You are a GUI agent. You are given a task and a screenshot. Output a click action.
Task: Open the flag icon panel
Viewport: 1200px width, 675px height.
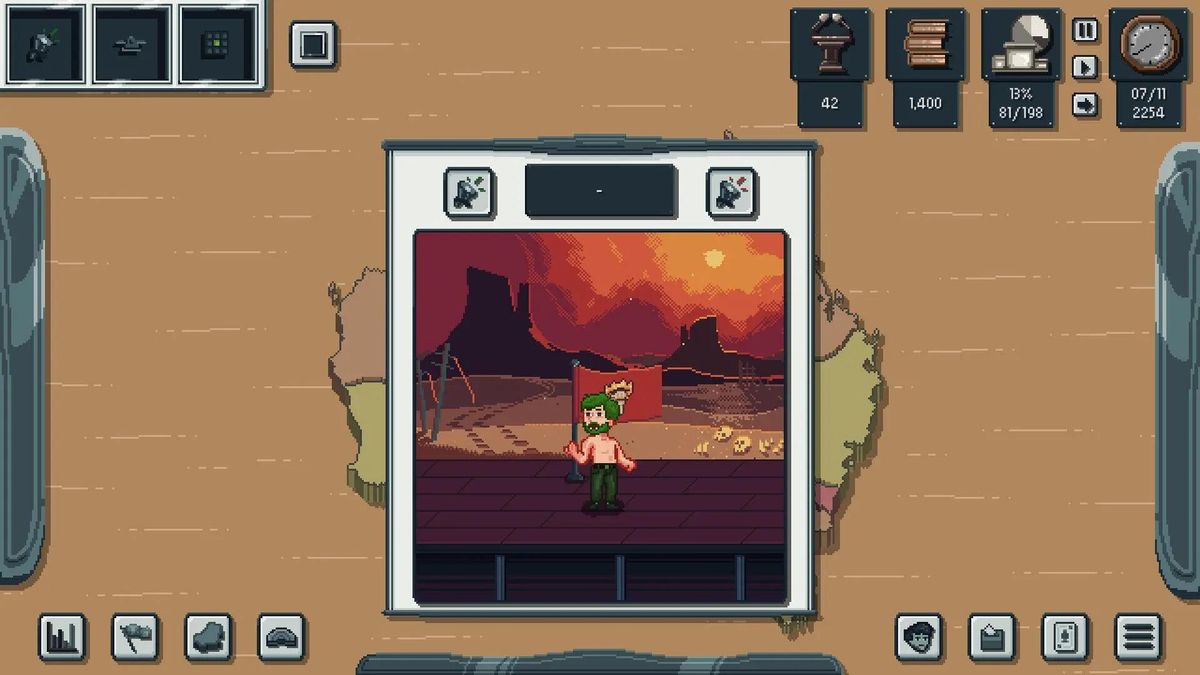coord(135,637)
